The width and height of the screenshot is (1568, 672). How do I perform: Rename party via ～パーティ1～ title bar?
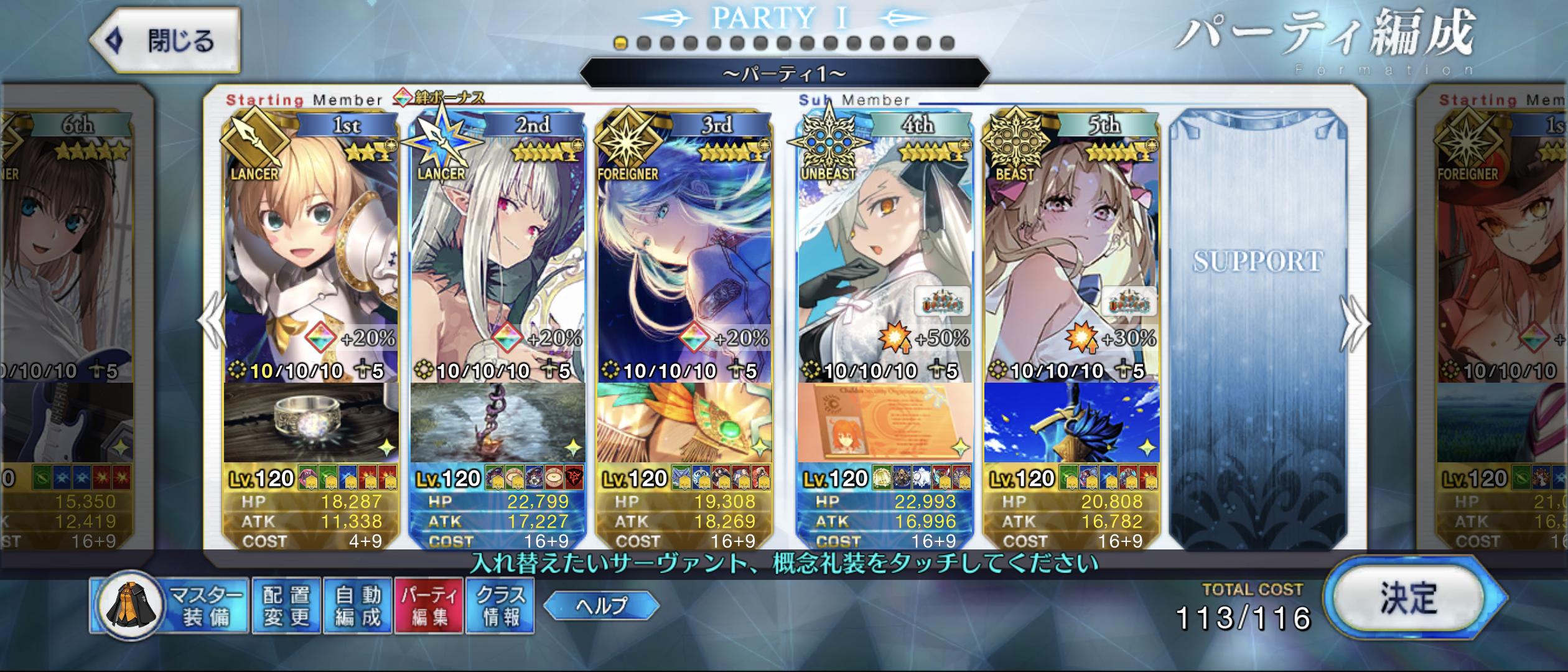pyautogui.click(x=784, y=75)
